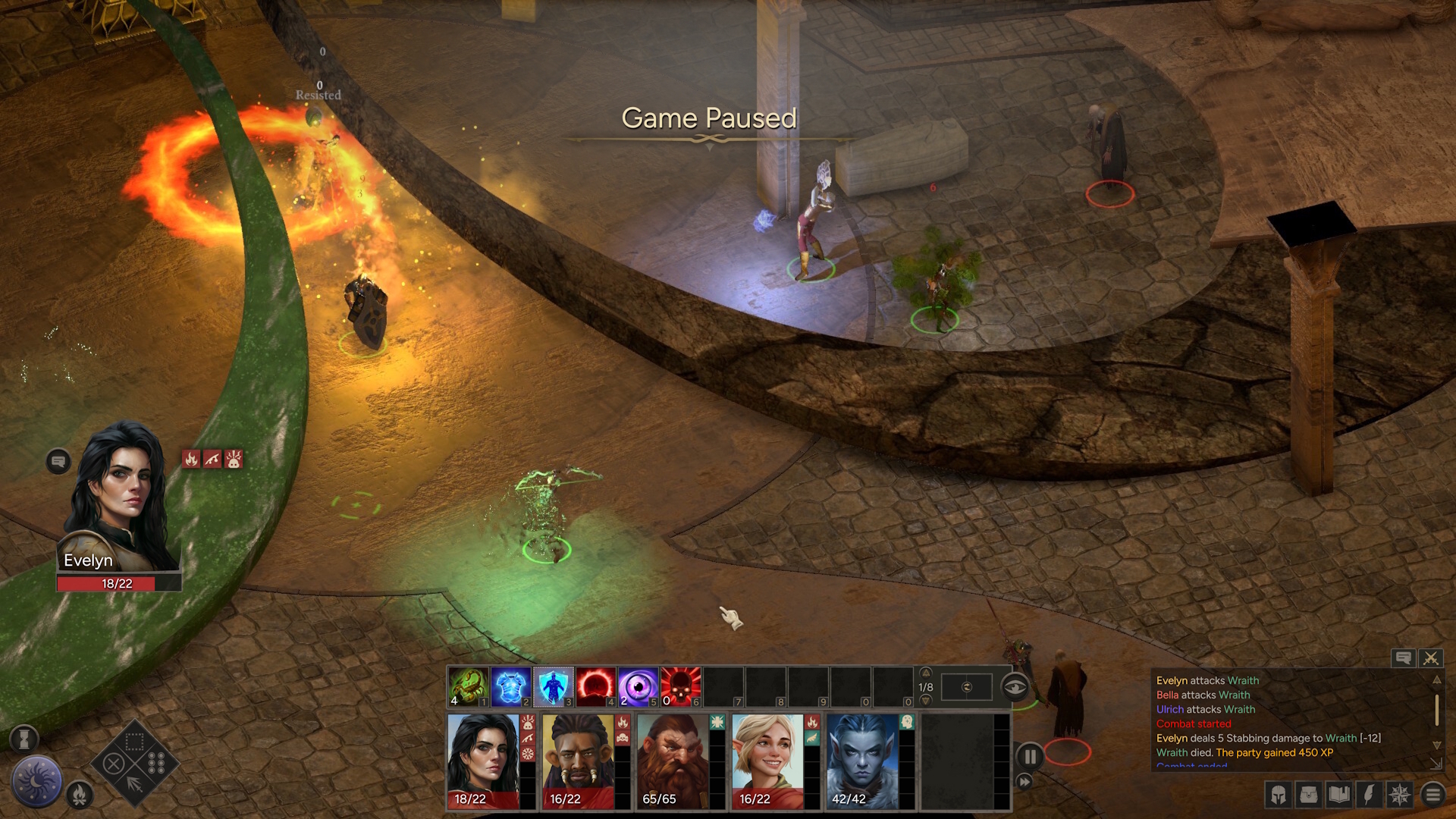Choose the blonde elf party portrait
Screen dimensions: 1456x819
click(x=767, y=761)
